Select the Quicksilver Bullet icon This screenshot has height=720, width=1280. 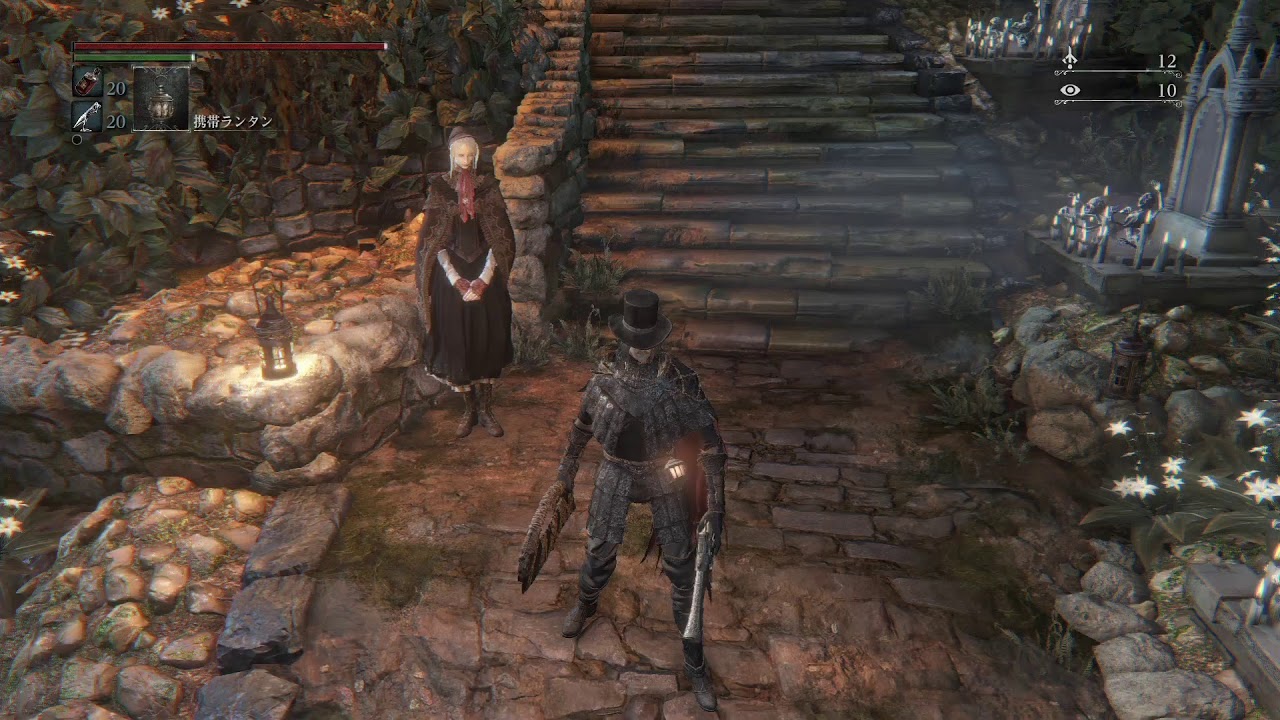87,116
